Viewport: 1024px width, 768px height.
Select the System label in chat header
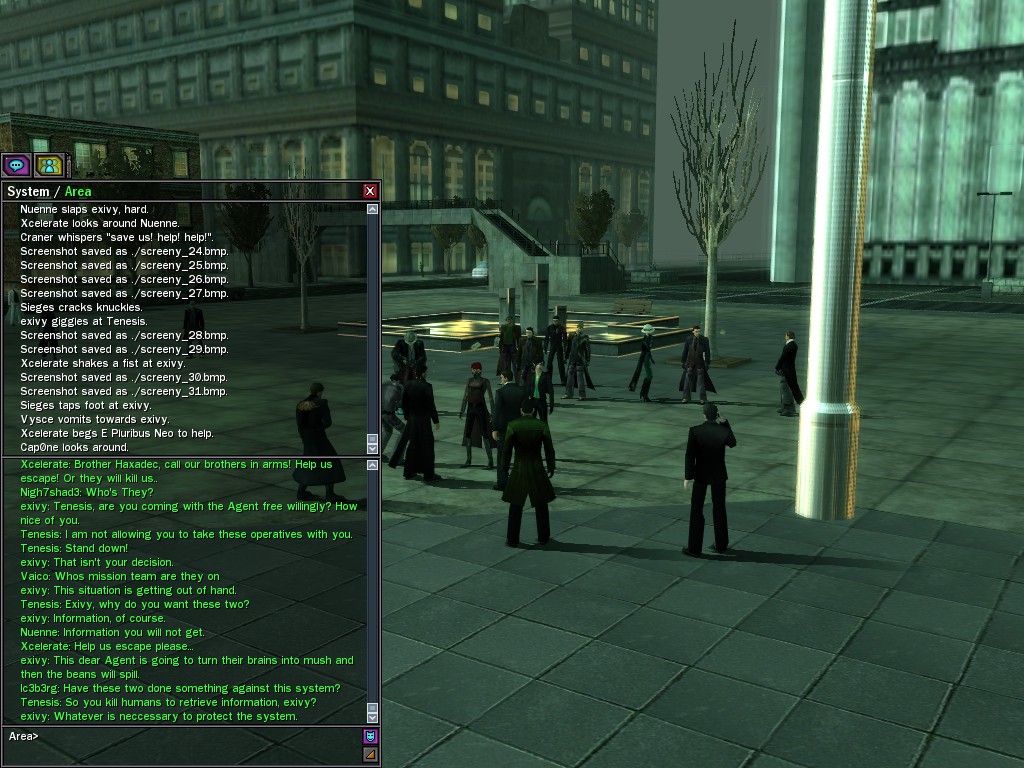[x=28, y=191]
